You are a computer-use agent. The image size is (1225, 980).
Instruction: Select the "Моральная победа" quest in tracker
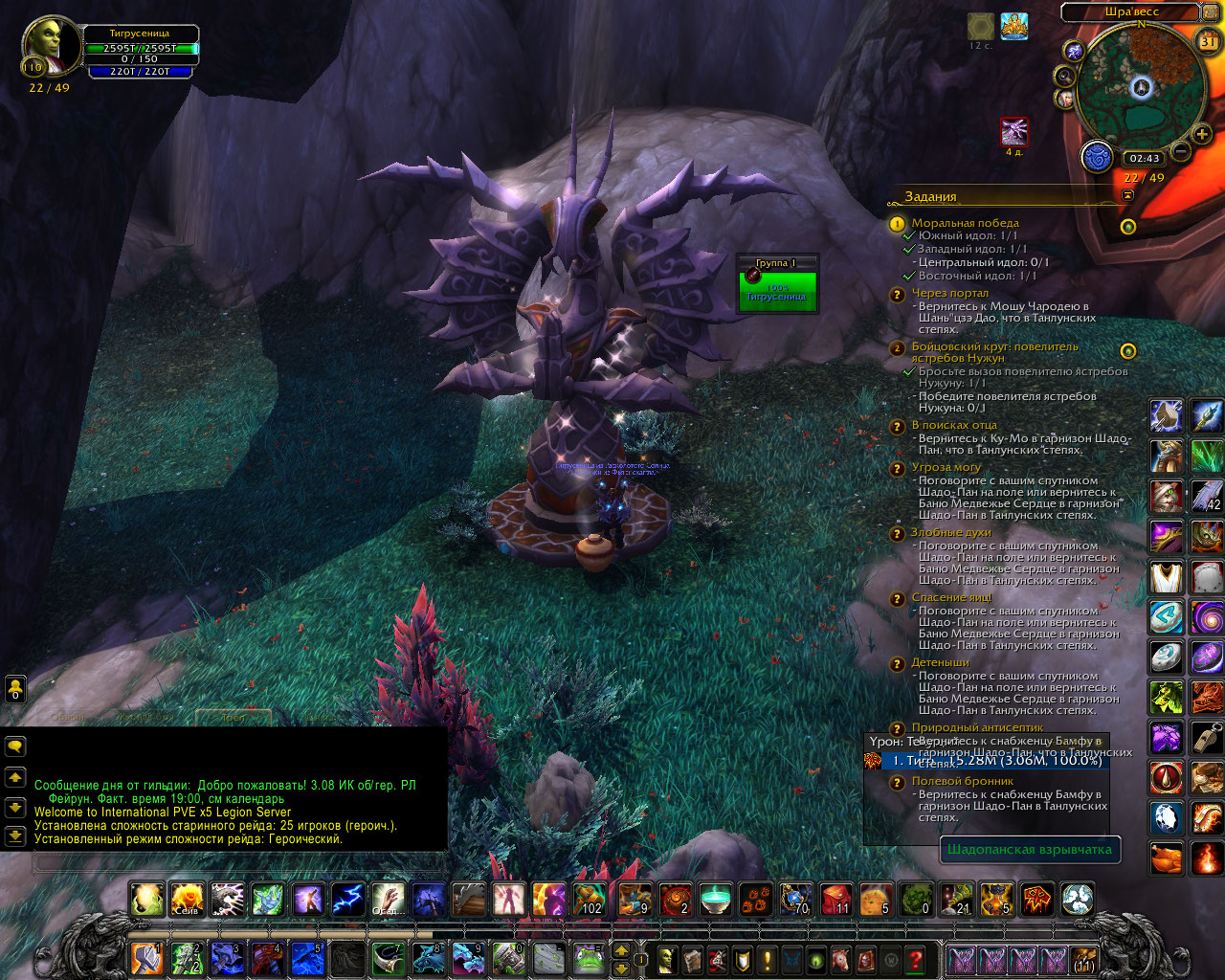[965, 223]
